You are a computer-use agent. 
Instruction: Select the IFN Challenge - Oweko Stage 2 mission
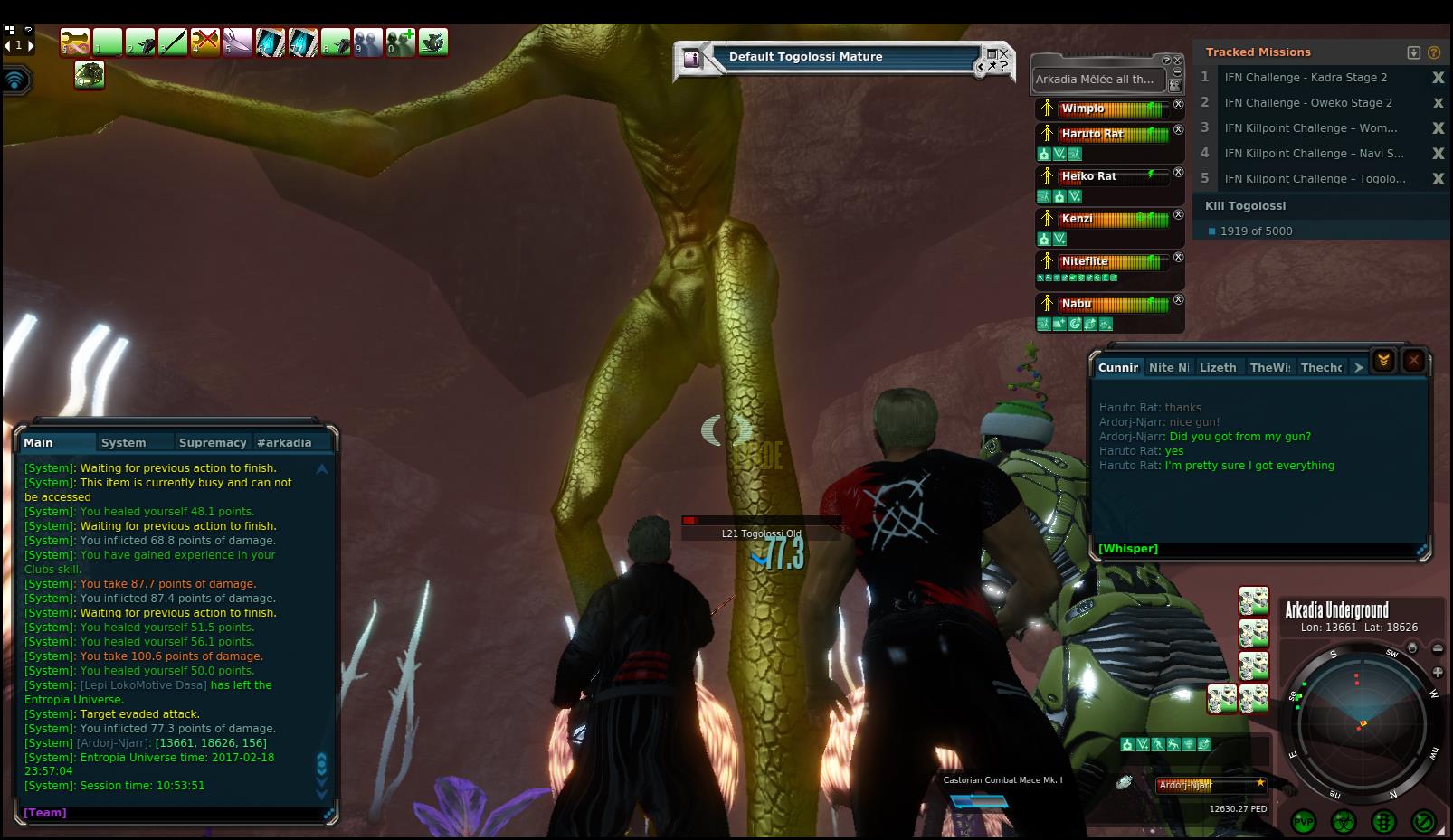(1308, 103)
